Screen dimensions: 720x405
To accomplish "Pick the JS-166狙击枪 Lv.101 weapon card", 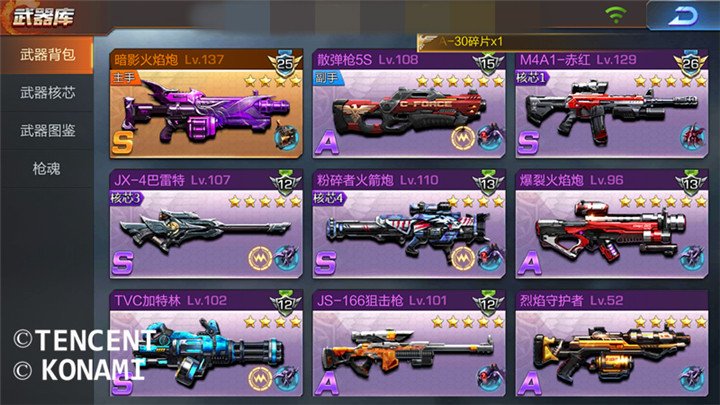I will pos(408,343).
